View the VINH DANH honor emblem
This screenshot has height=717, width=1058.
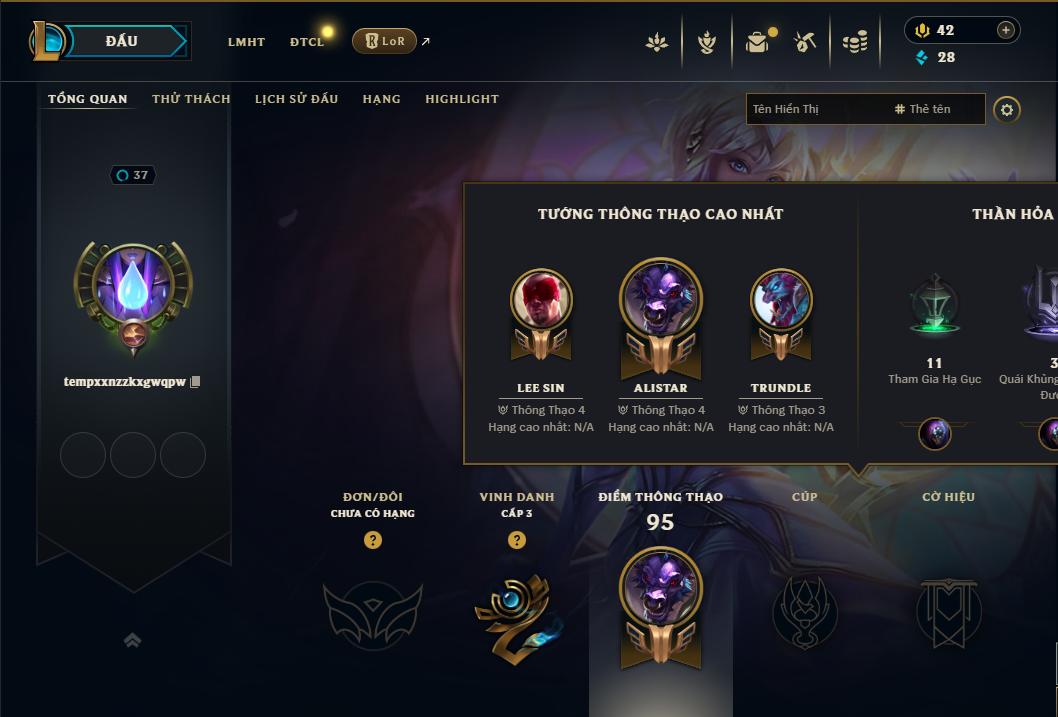pos(516,610)
